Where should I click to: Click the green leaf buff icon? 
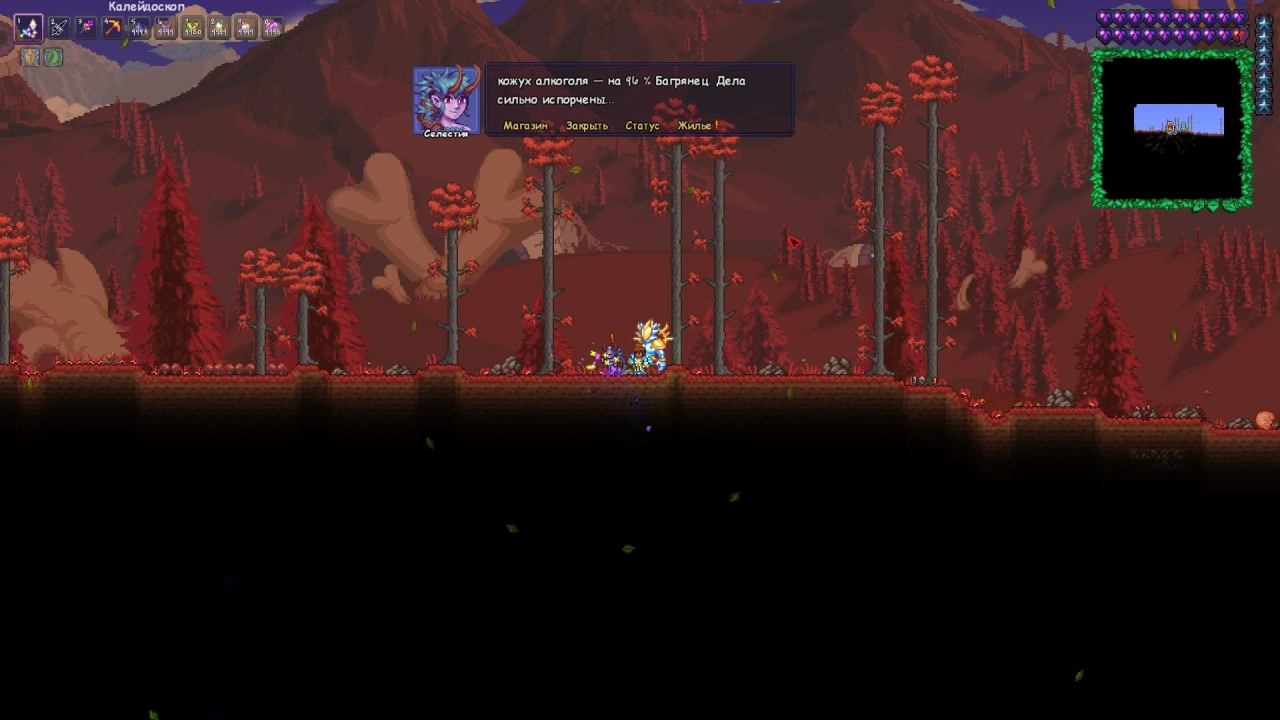coord(53,57)
